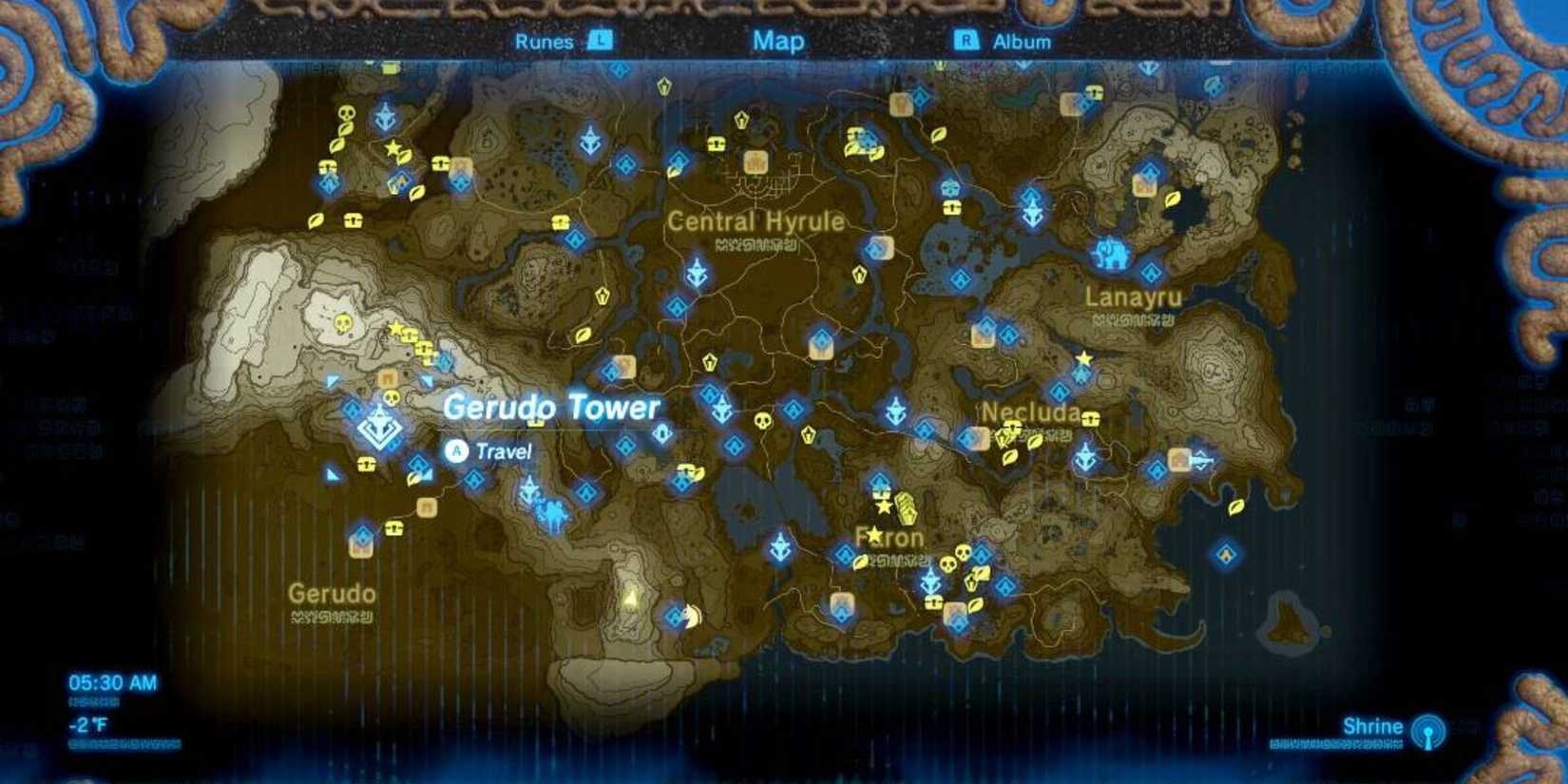This screenshot has width=1568, height=784.
Task: Open the Album tab
Action: point(1022,42)
